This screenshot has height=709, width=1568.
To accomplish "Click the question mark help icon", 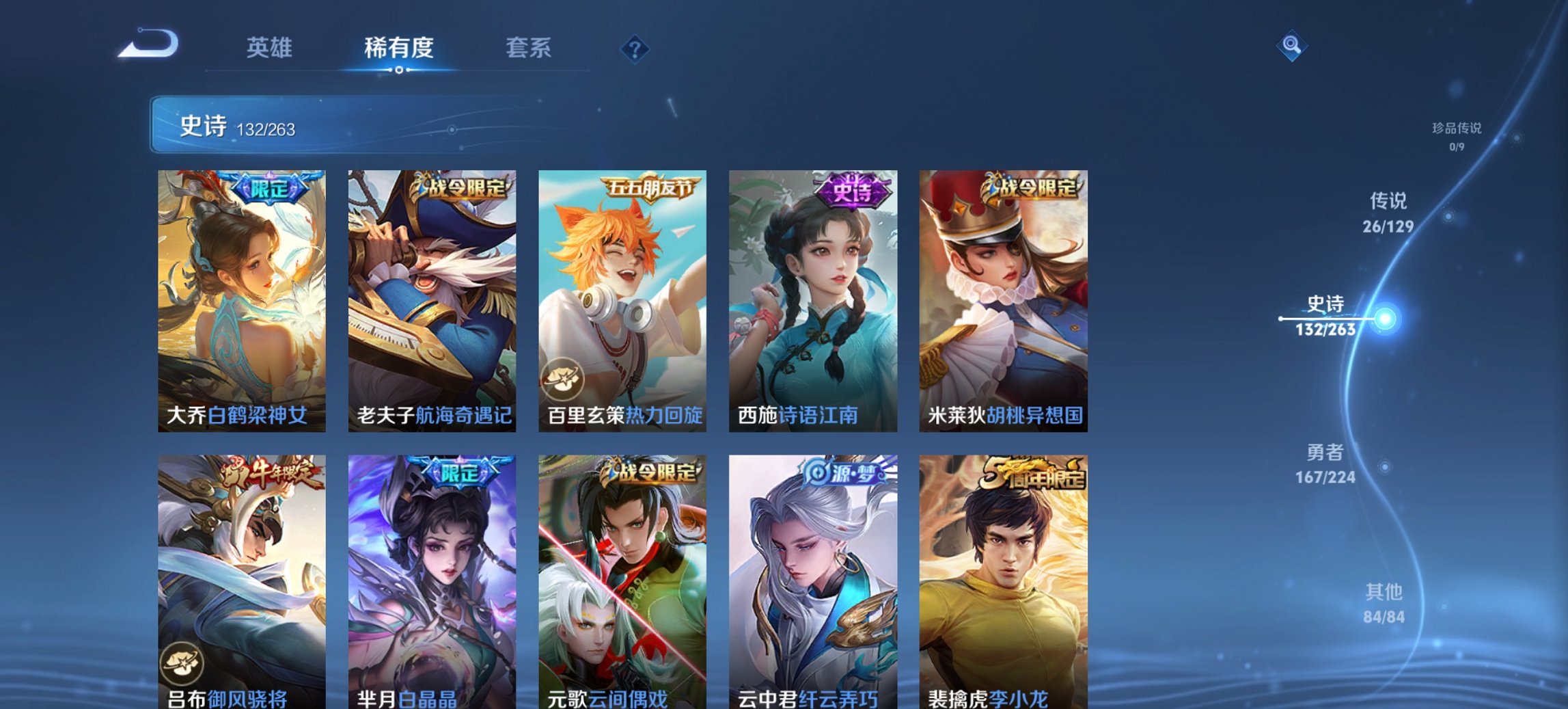I will coord(634,48).
